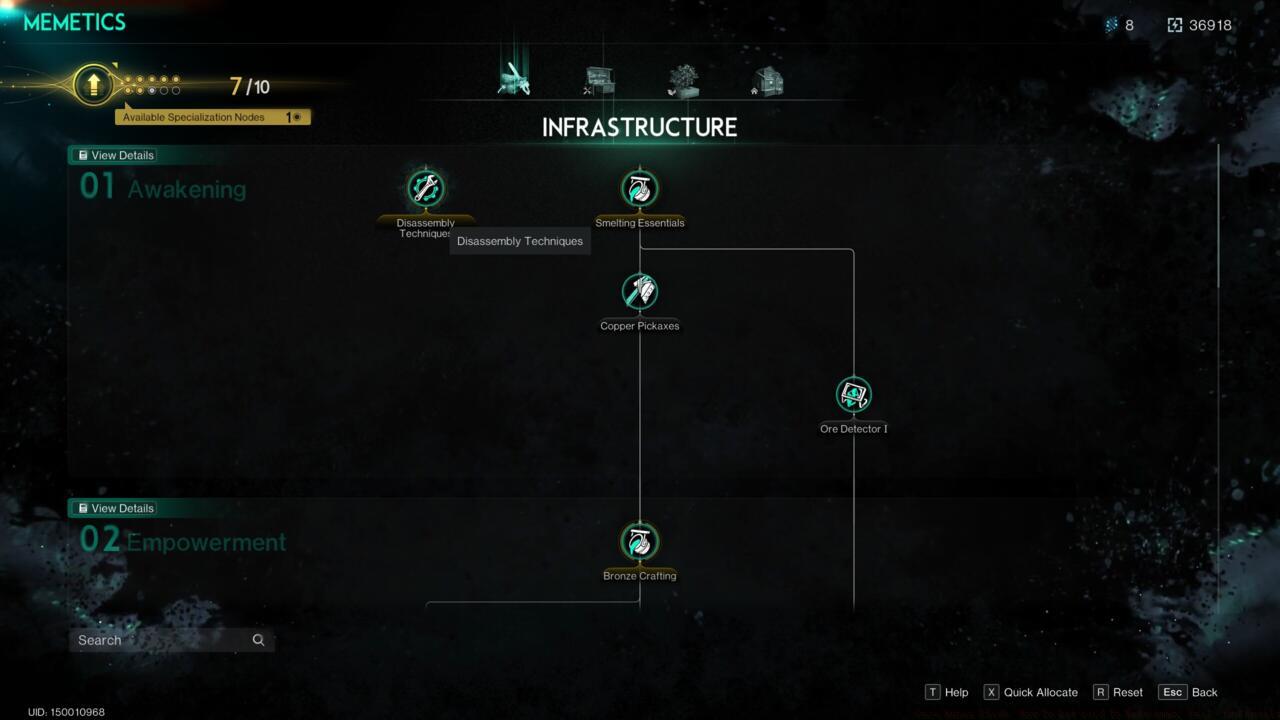Open the Copper Pickaxes node

[x=640, y=291]
